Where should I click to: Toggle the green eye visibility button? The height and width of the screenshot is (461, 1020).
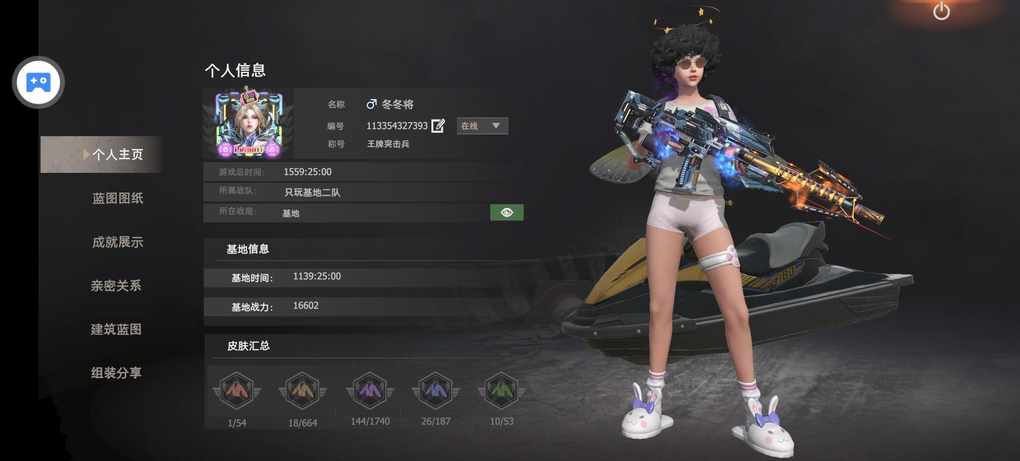pos(507,213)
